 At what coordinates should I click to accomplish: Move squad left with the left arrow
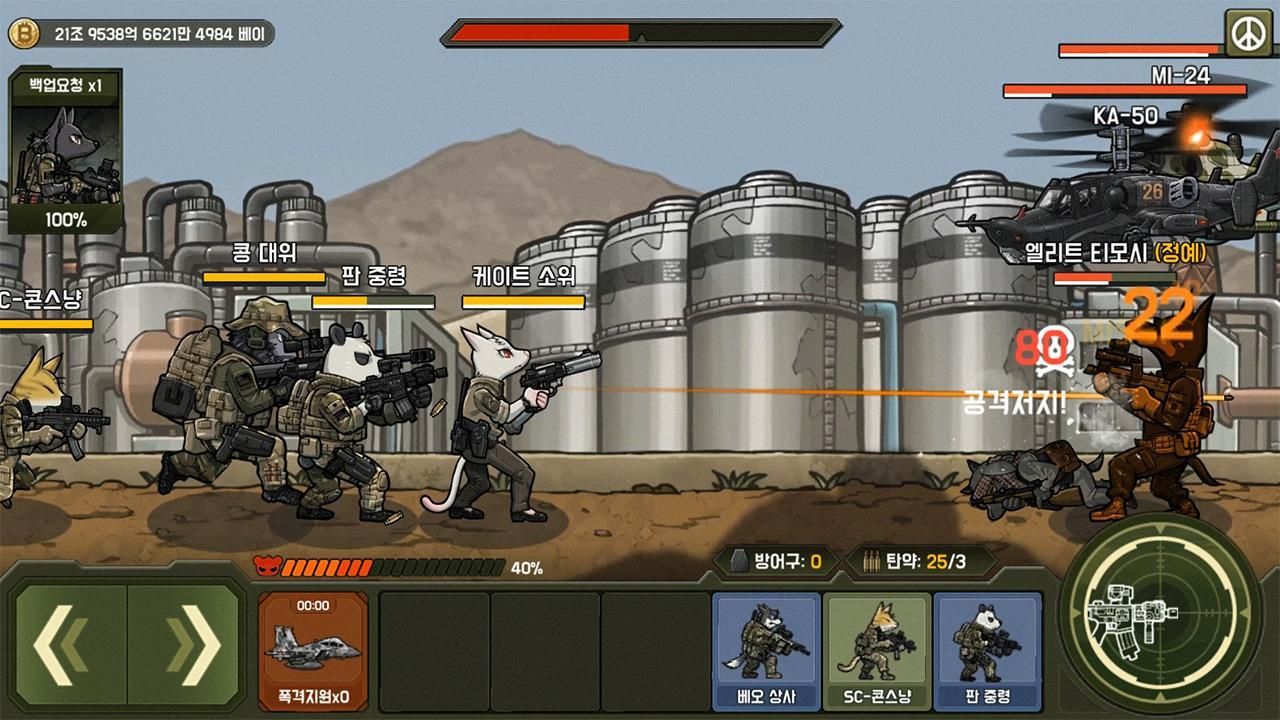pos(70,645)
